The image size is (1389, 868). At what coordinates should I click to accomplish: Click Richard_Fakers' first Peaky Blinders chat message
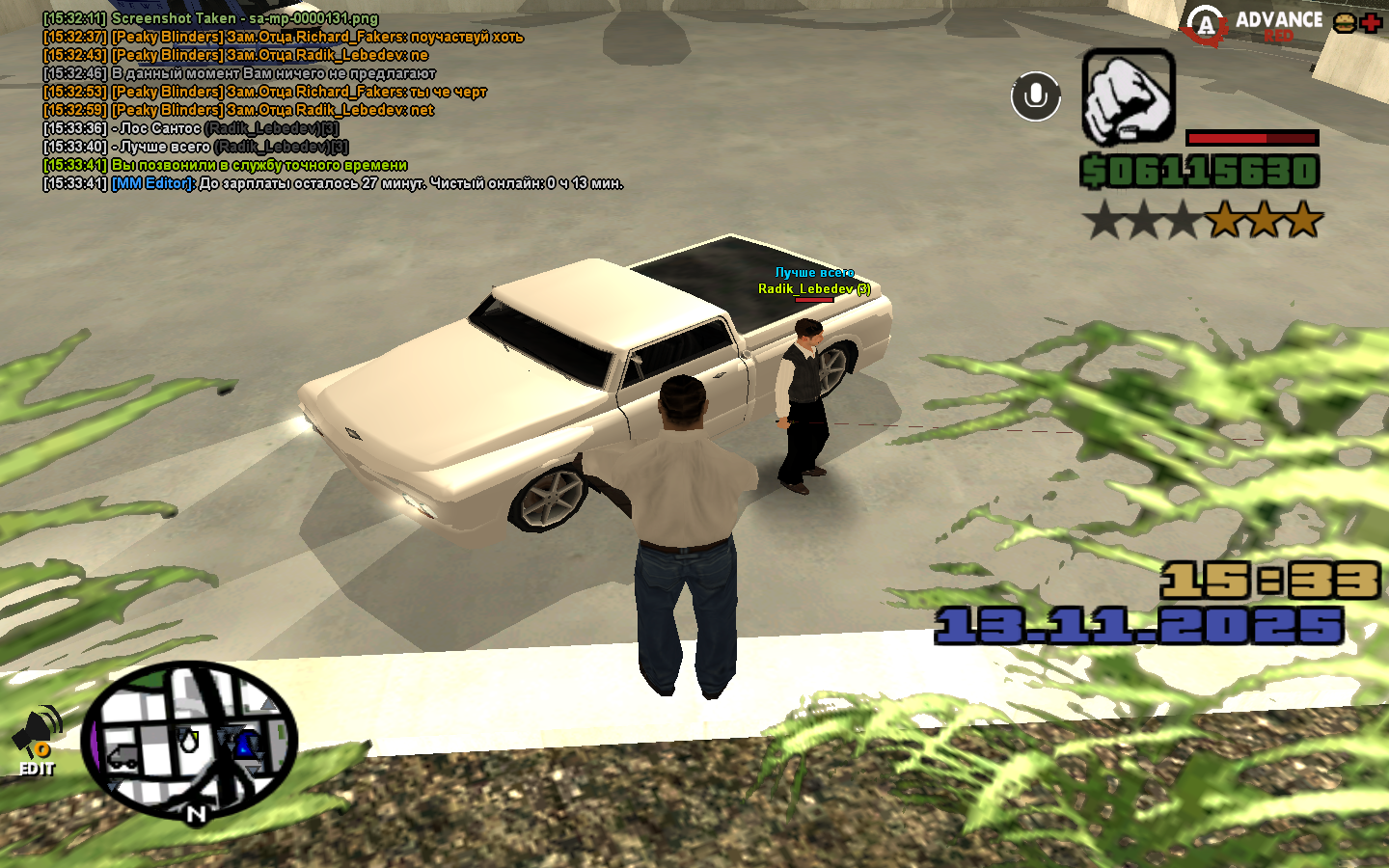(x=283, y=37)
